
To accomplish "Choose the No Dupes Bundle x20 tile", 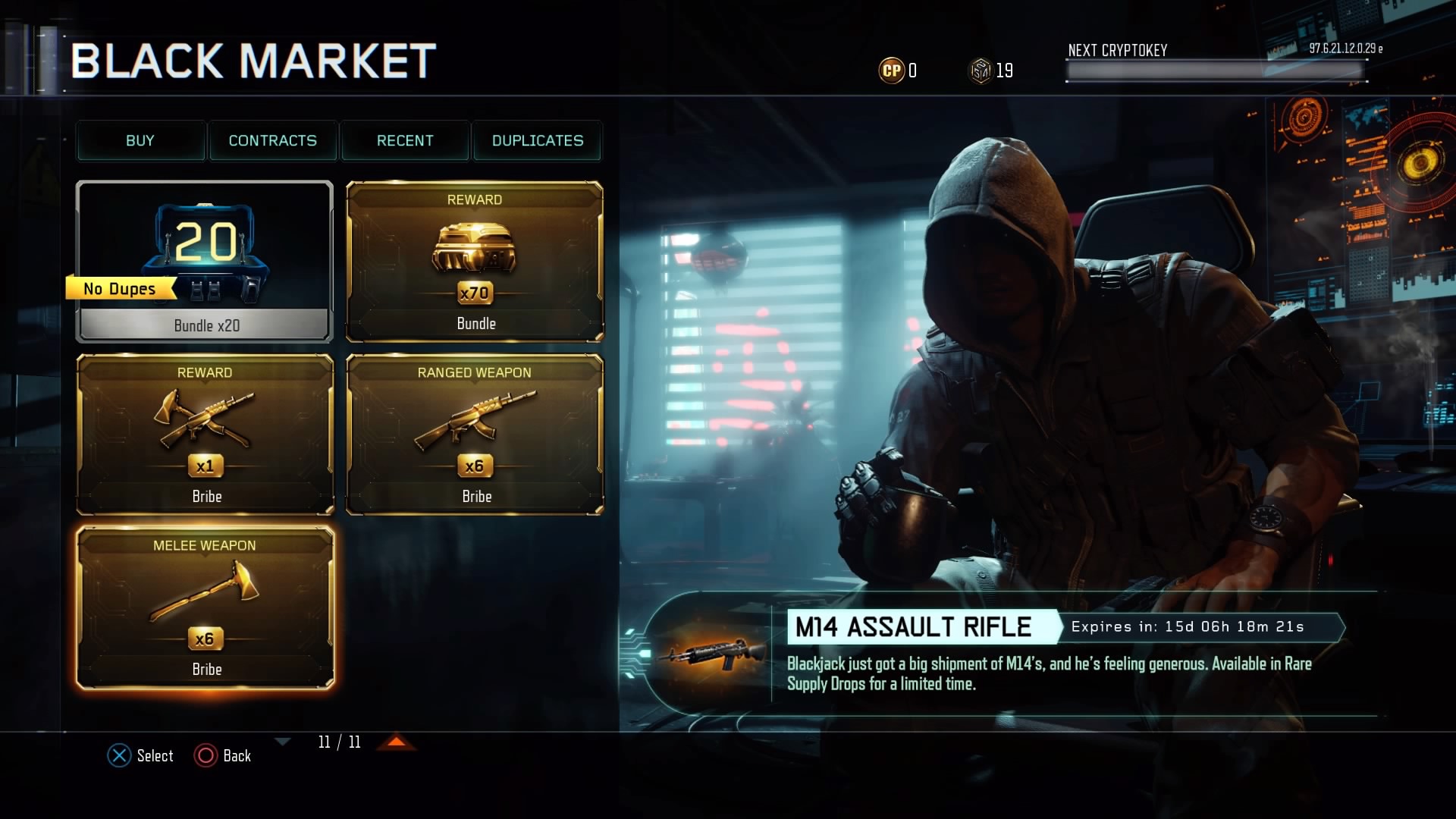I will point(205,262).
